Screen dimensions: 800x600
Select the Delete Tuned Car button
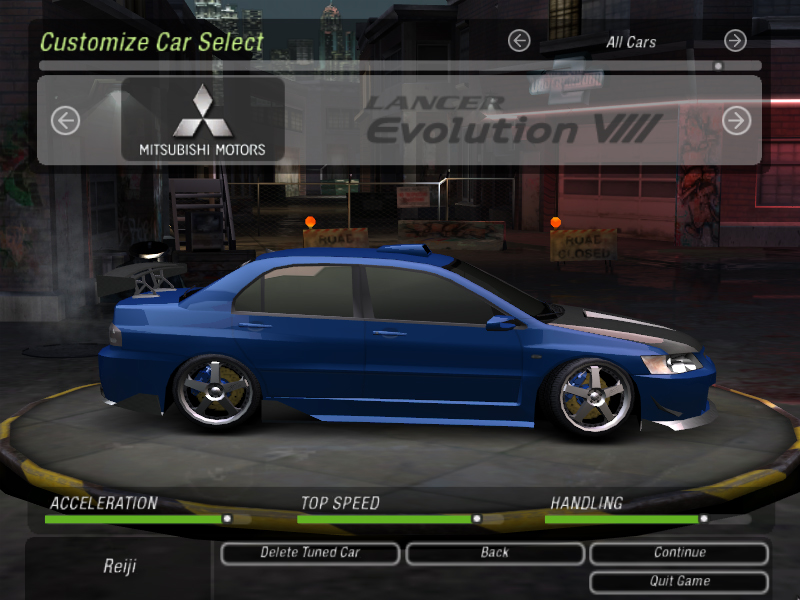pos(309,553)
